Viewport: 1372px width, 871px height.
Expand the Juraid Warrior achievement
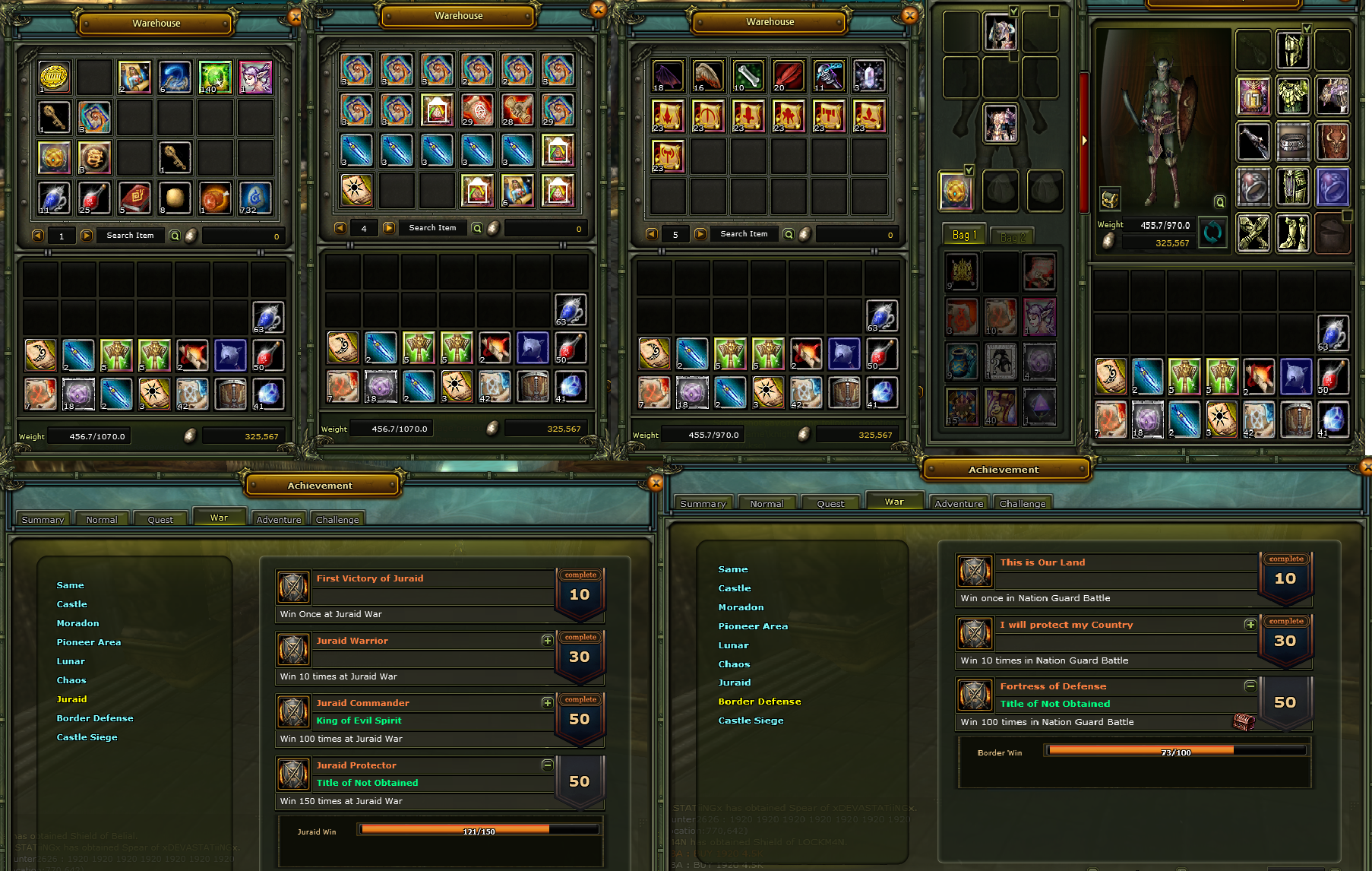547,641
